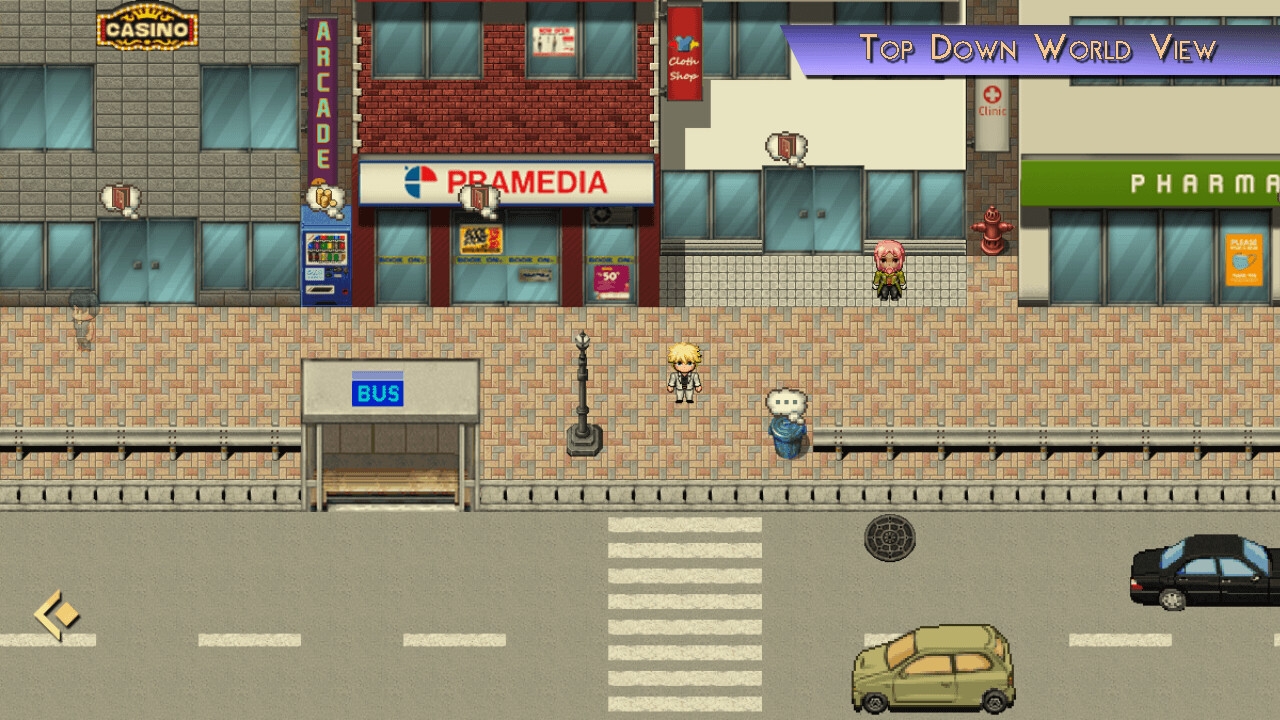Click the yellow diamond back arrow
Viewport: 1280px width, 720px height.
[56, 614]
